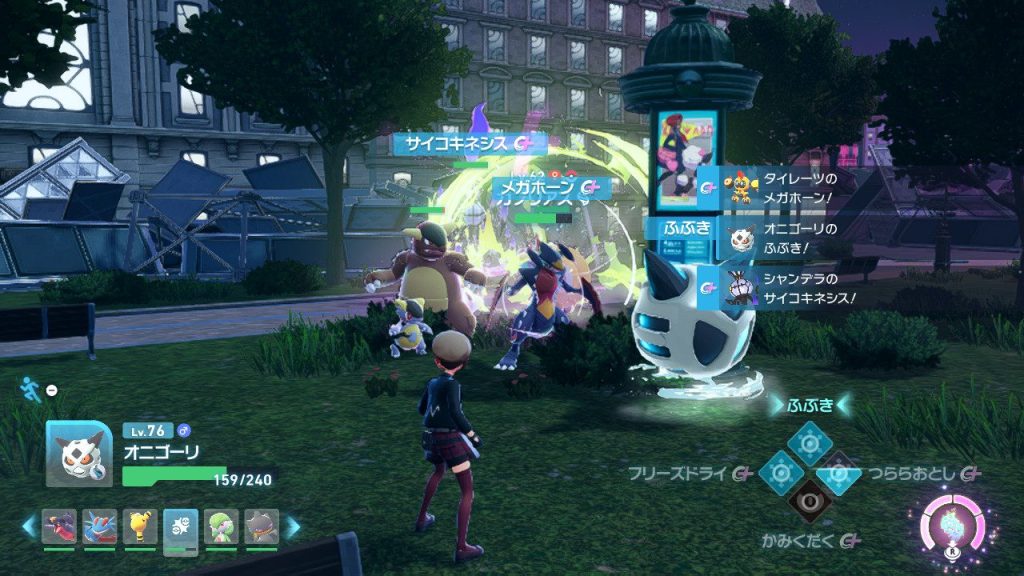Click the right arrow of the party bar

(x=292, y=526)
